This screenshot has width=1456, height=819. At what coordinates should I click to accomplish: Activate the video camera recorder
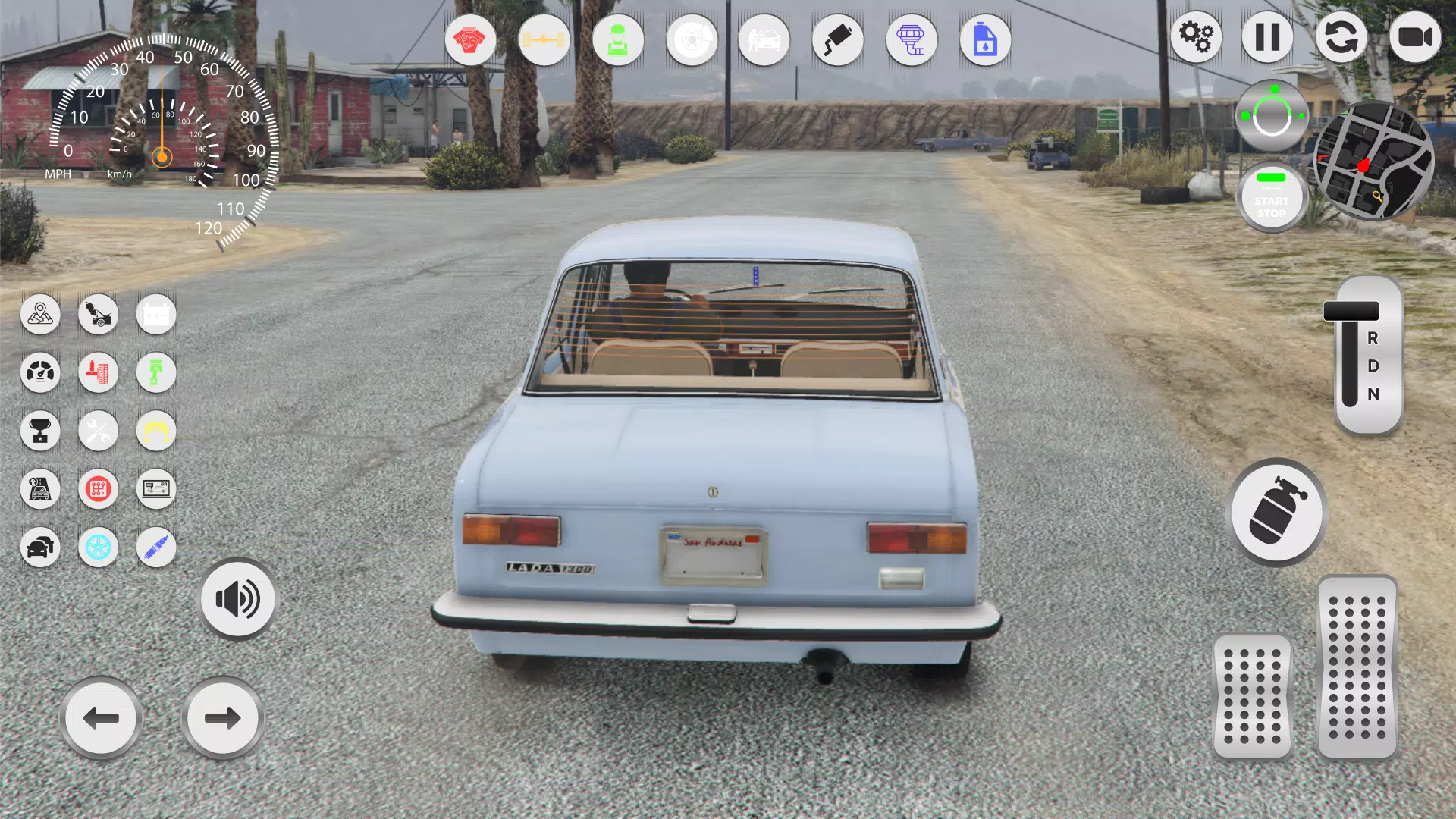pos(1415,36)
